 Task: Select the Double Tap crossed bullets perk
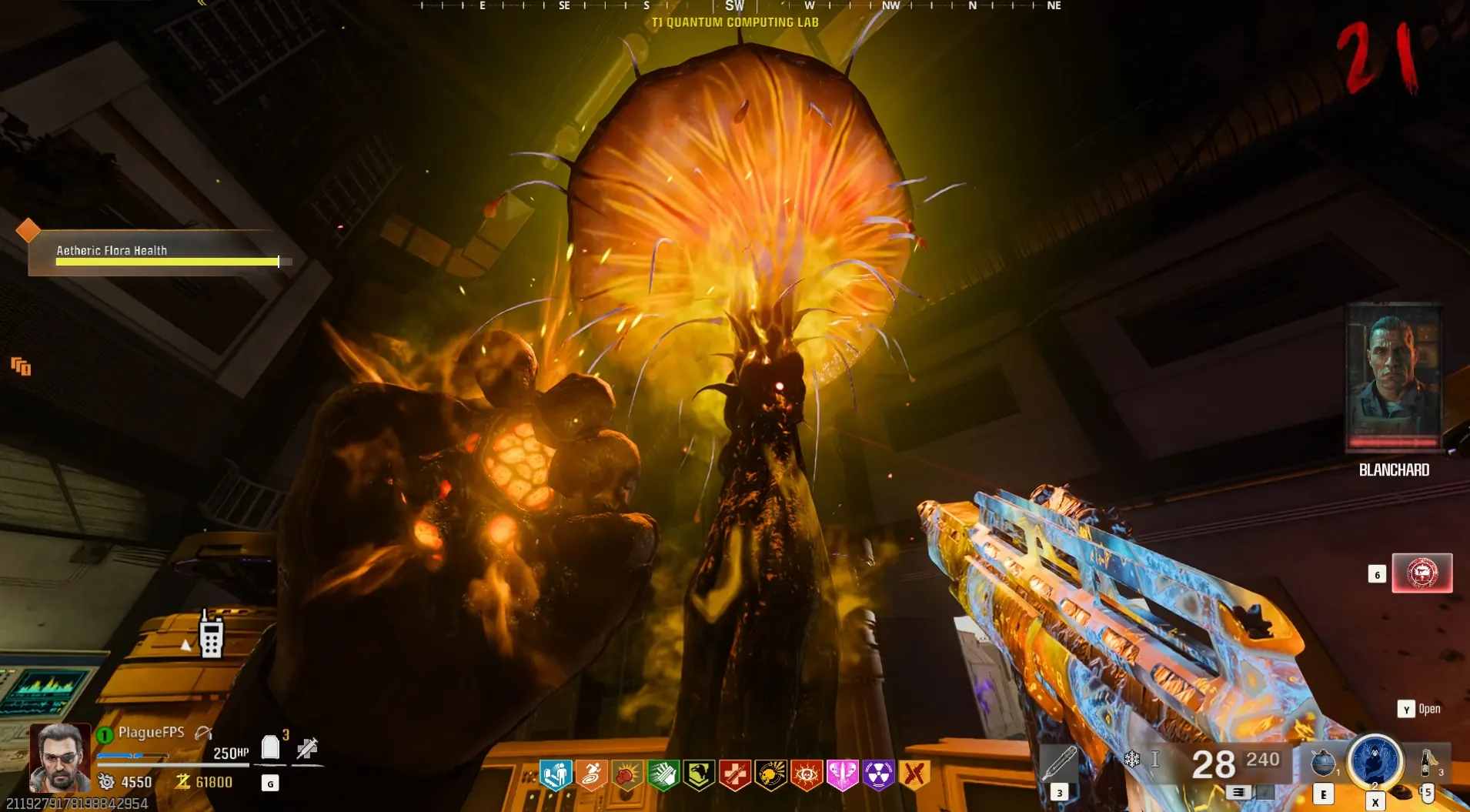point(914,775)
